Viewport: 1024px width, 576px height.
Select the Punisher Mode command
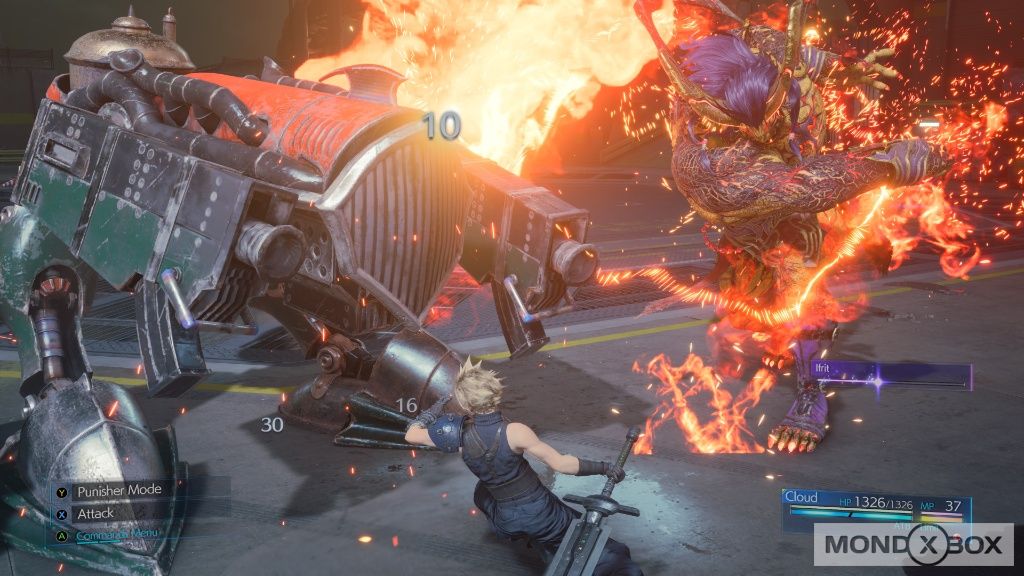118,489
